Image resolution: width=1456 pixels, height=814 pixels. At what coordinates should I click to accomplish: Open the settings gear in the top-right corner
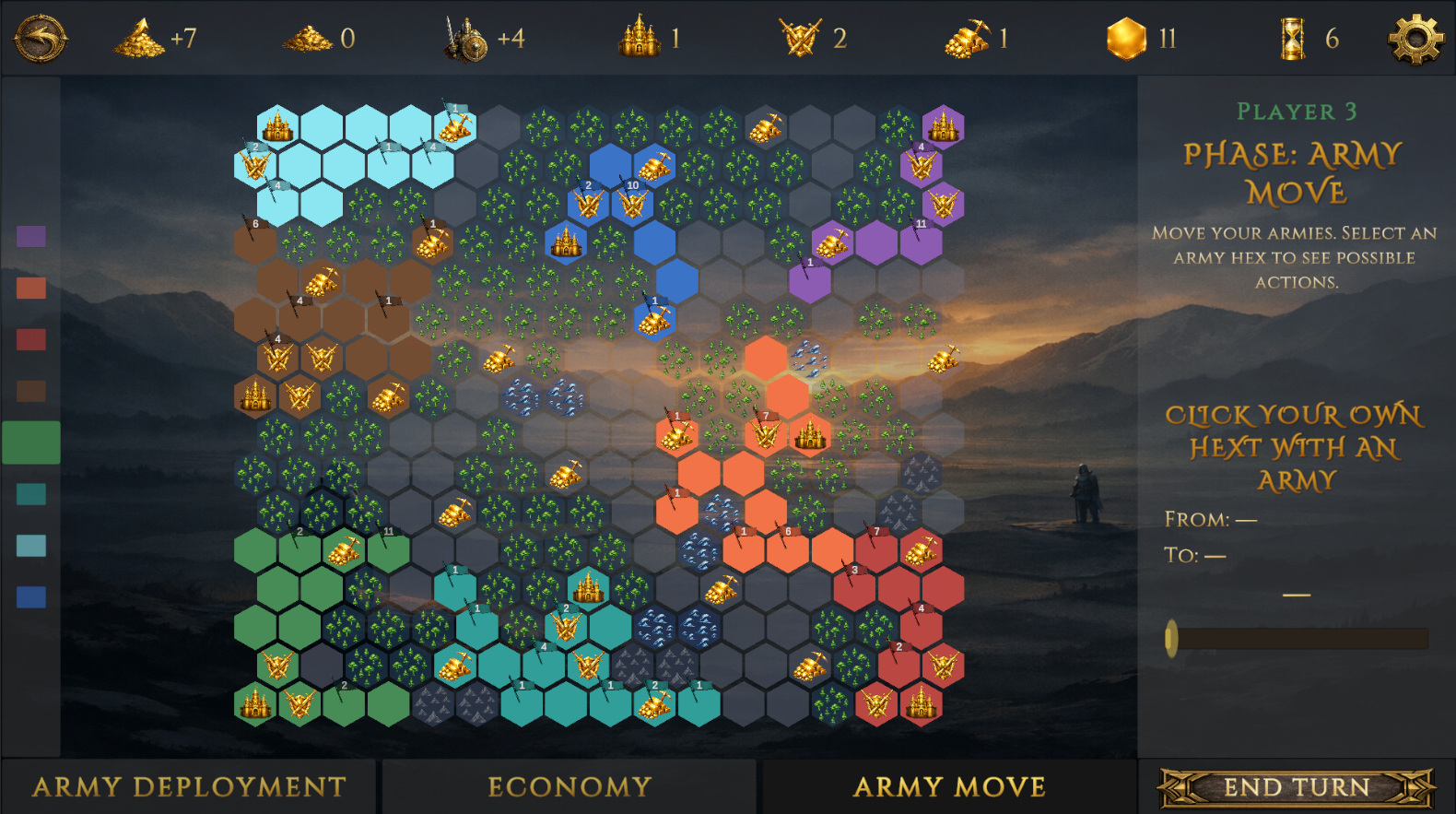click(1417, 39)
